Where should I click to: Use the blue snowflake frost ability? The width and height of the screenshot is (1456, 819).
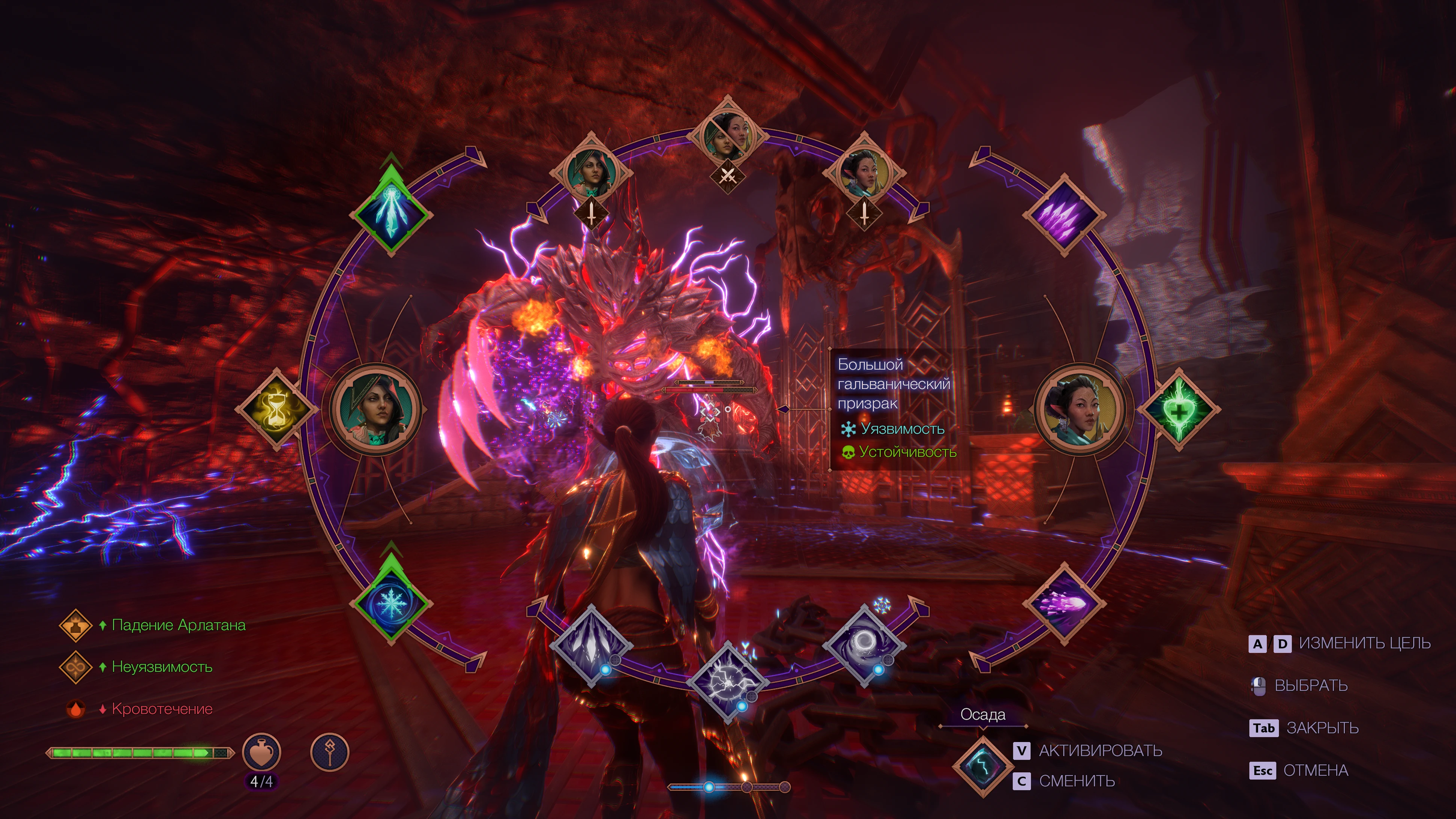(390, 604)
